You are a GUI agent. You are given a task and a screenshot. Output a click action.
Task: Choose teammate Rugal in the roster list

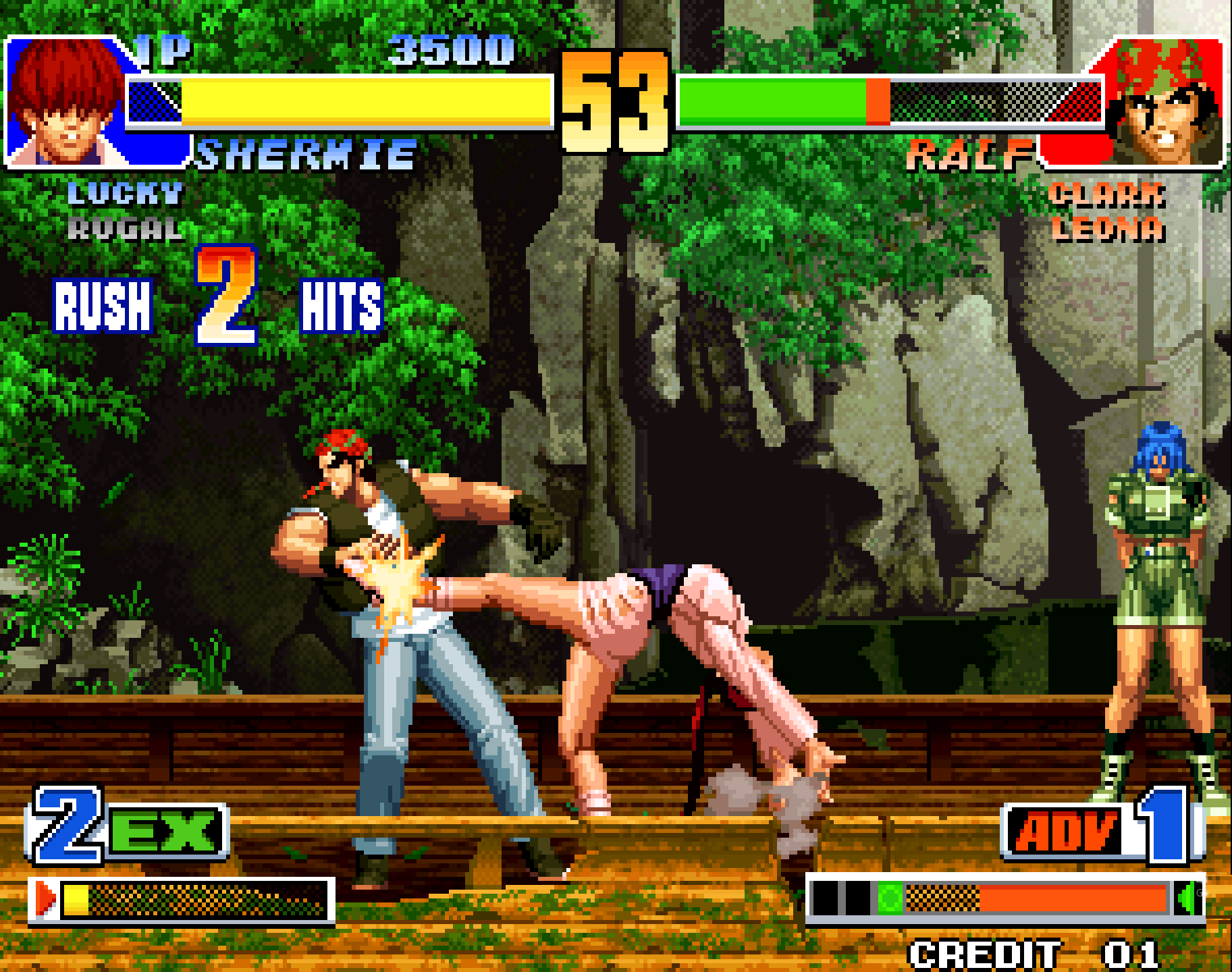(x=126, y=230)
